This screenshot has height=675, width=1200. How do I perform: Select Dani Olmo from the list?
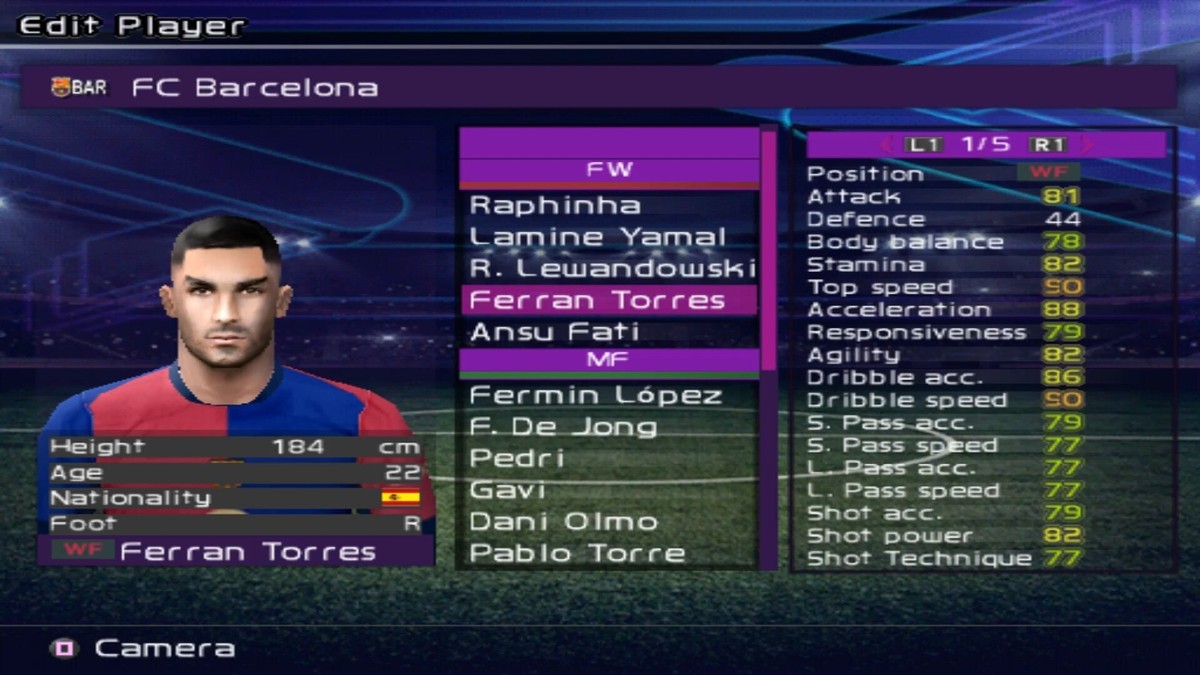(564, 522)
